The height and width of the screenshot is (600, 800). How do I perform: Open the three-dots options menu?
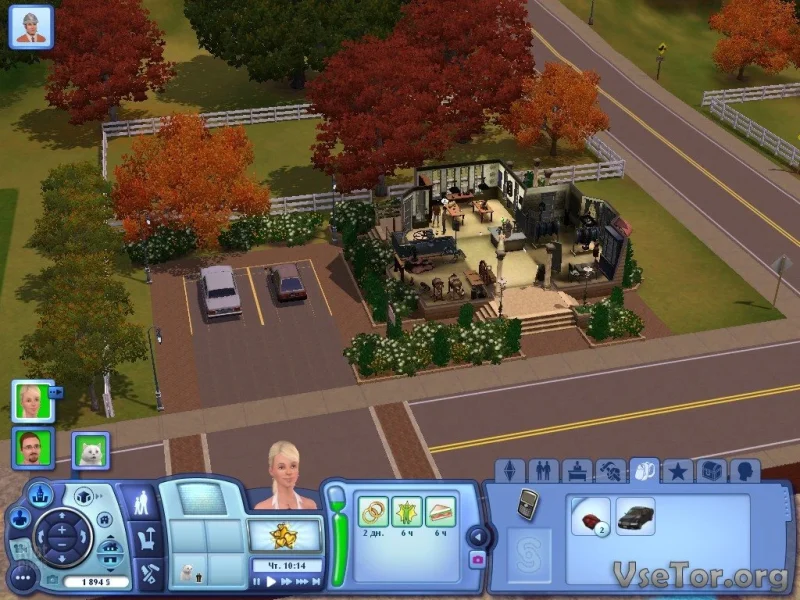click(22, 579)
